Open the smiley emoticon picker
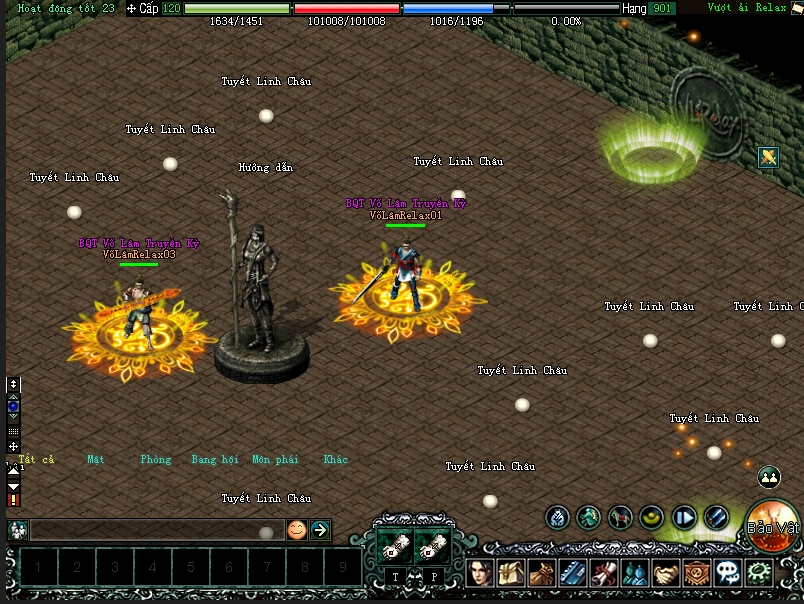 coord(296,530)
